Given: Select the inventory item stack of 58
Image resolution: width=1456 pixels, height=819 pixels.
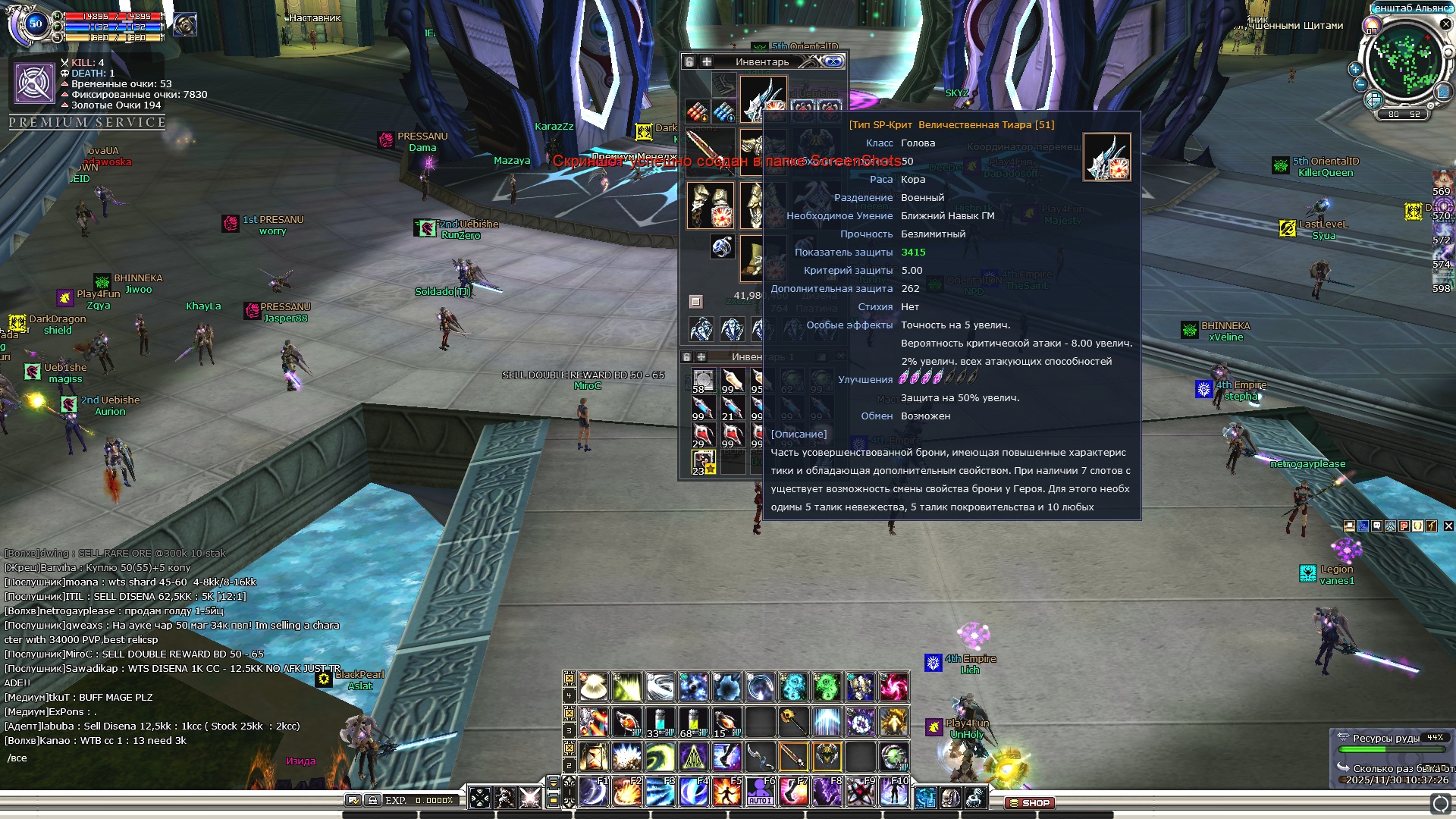Looking at the screenshot, I should pos(703,381).
